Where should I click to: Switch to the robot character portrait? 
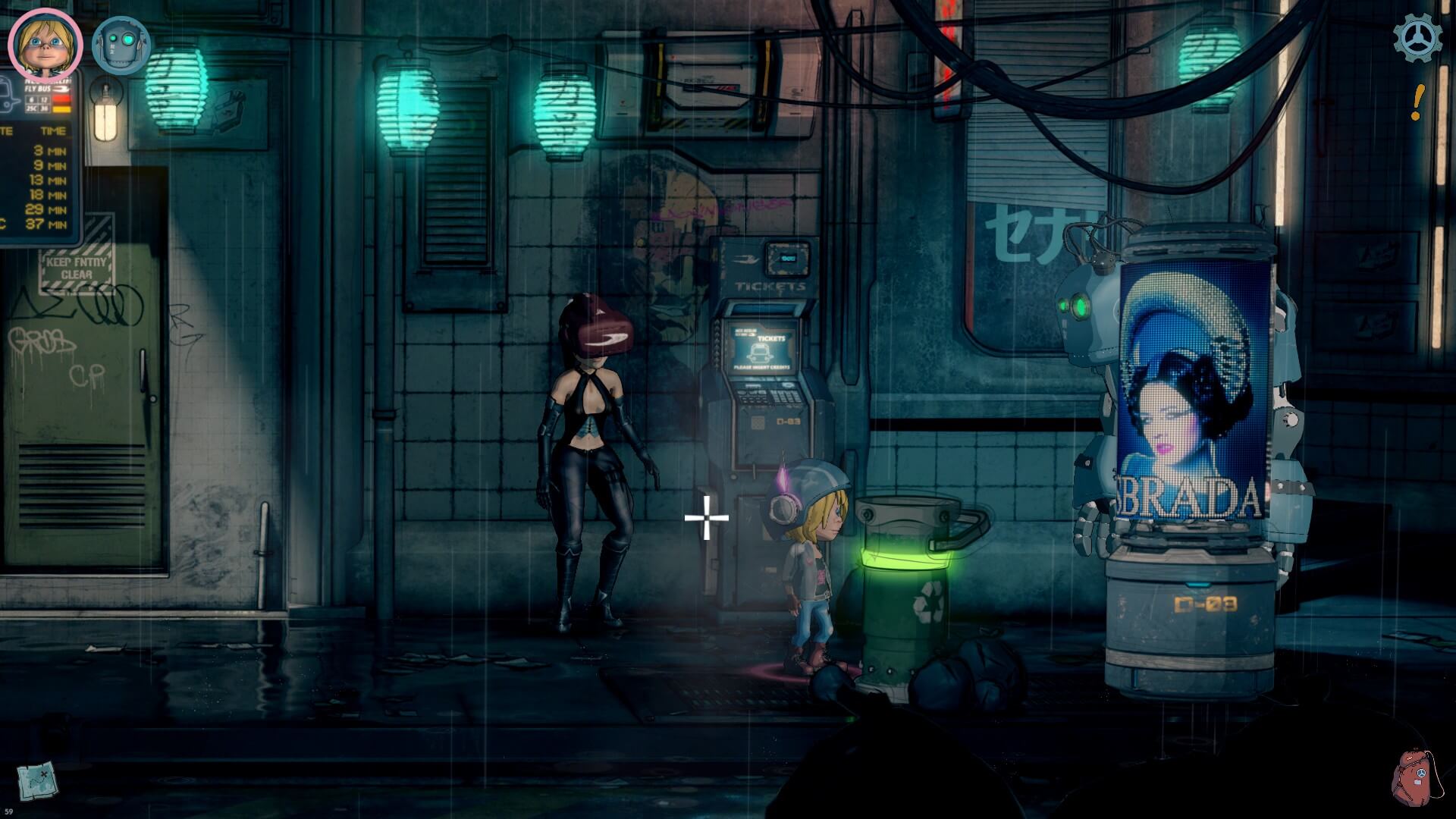click(121, 45)
